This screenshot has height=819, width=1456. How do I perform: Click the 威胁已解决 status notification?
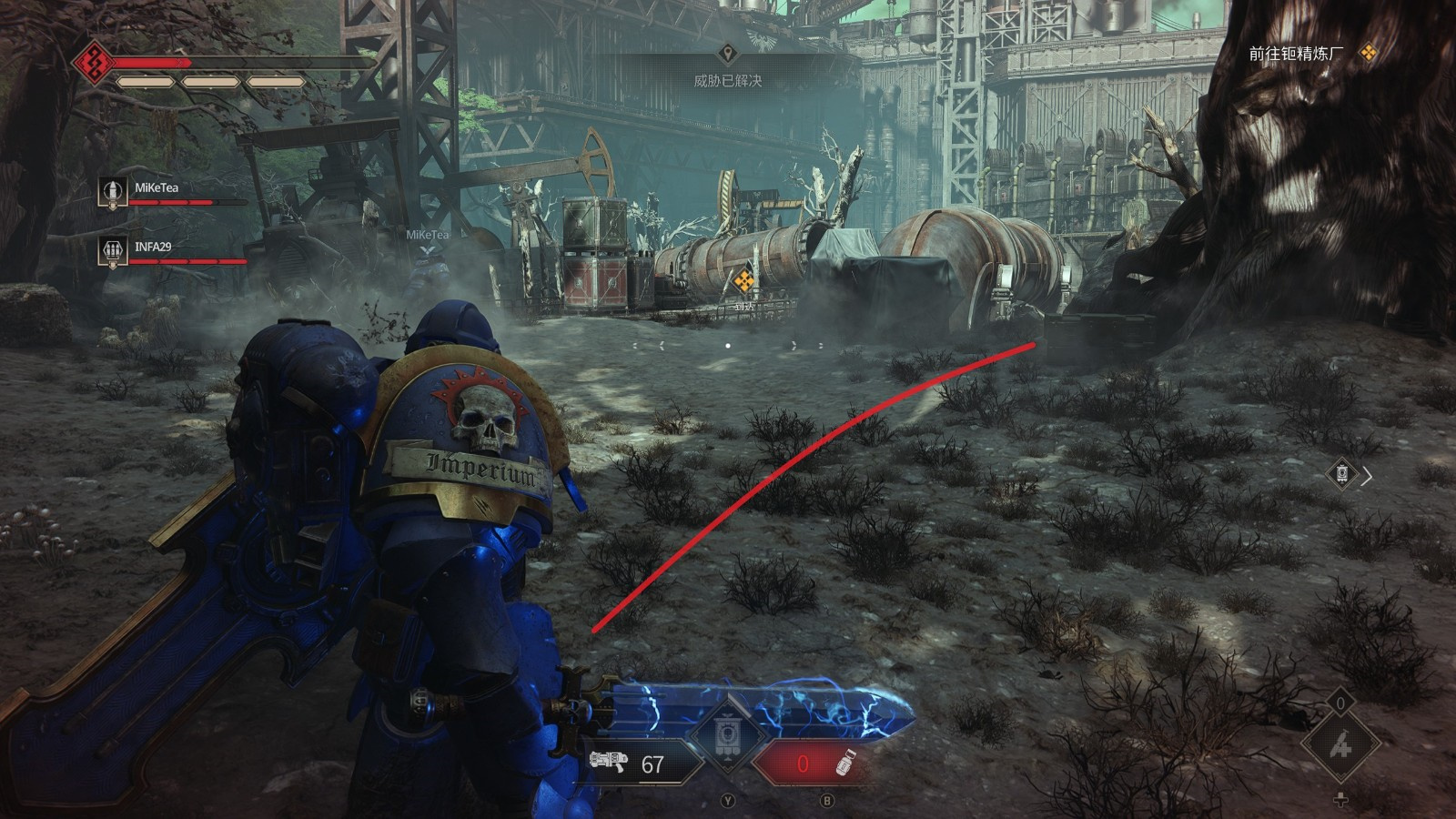pyautogui.click(x=727, y=80)
